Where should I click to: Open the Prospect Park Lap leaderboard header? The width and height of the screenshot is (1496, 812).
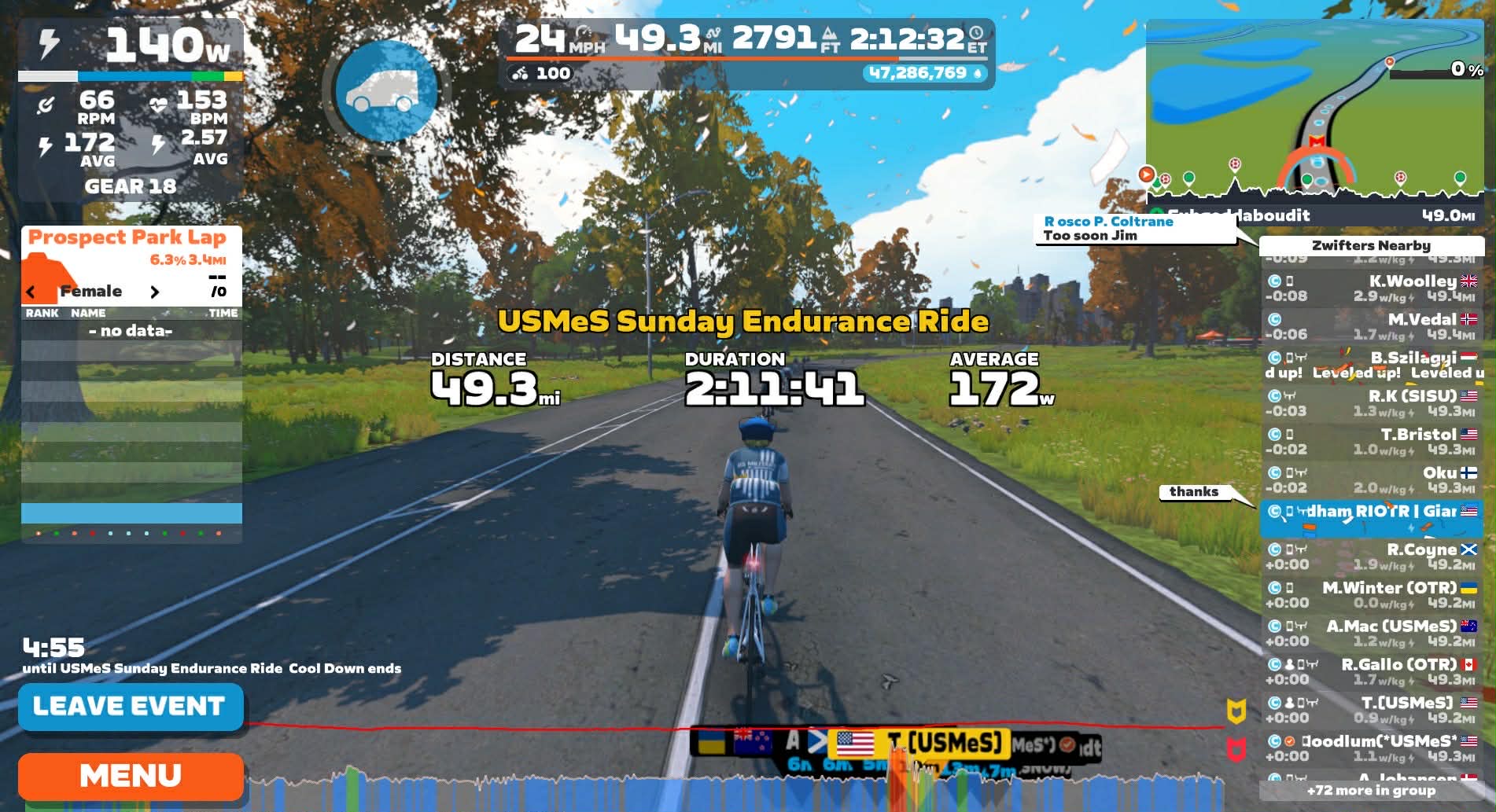(127, 237)
